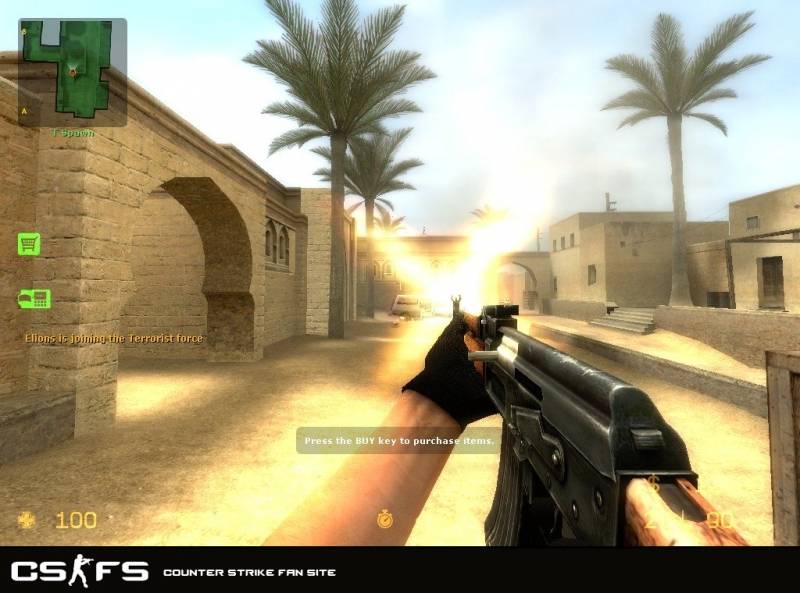The width and height of the screenshot is (800, 593).
Task: Select the shopping cart buy zone icon
Action: 29,243
